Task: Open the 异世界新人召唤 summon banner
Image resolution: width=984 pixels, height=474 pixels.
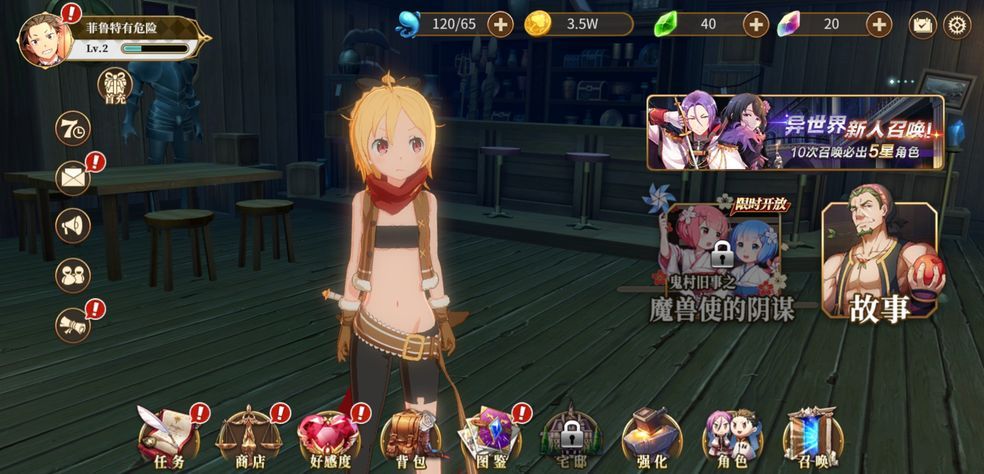Action: click(795, 132)
